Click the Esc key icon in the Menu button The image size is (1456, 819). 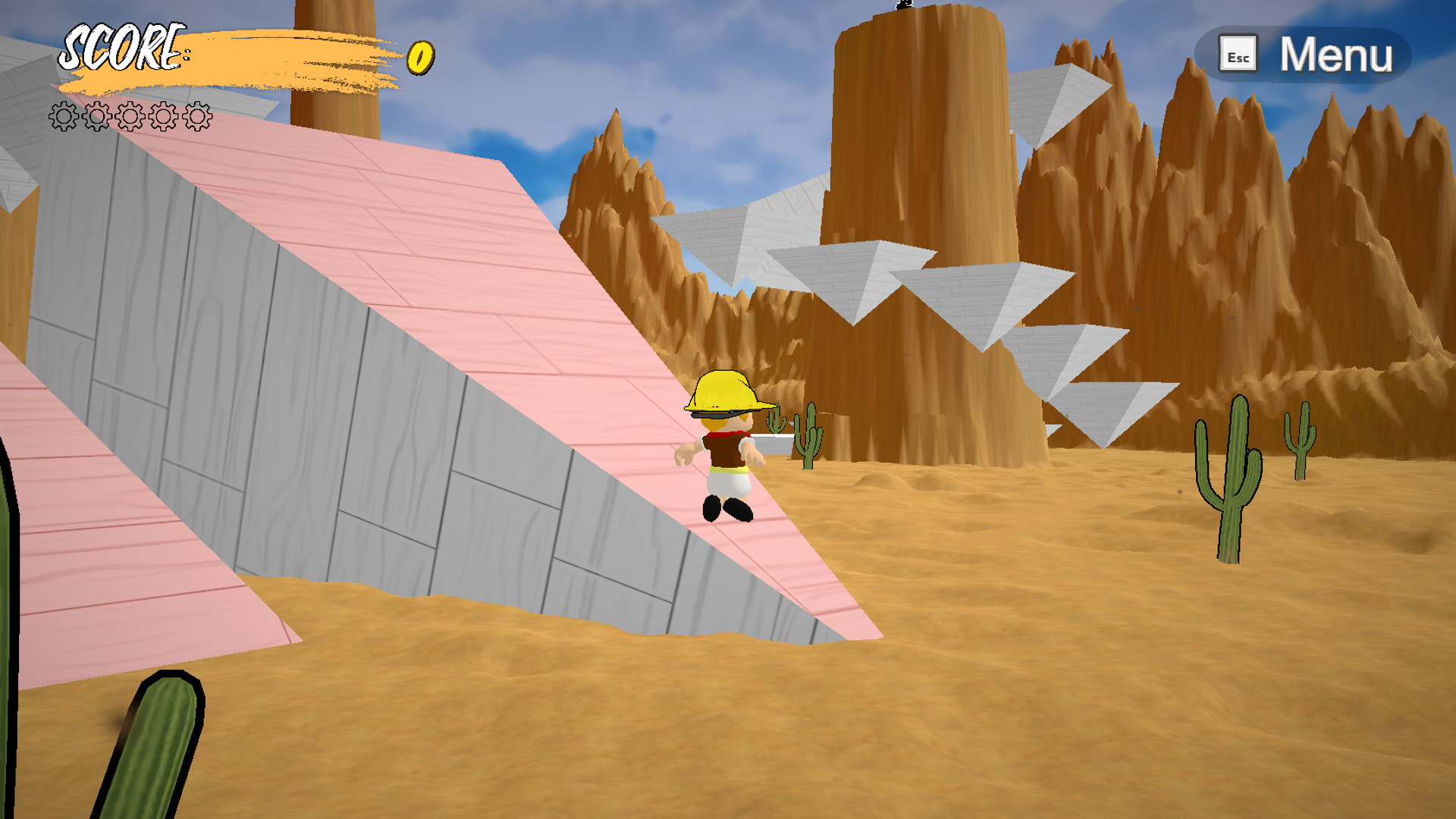tap(1239, 54)
